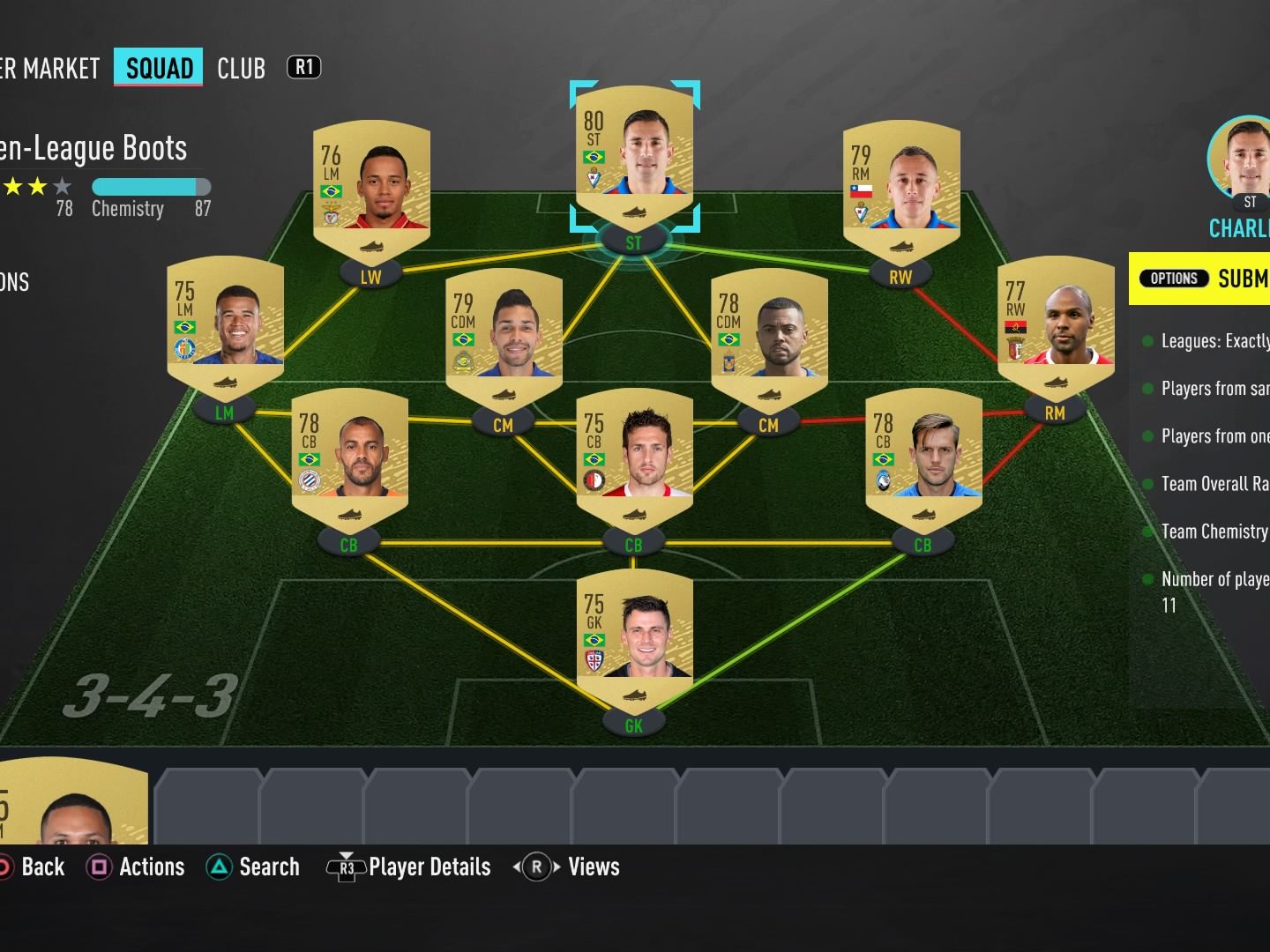This screenshot has height=952, width=1270.
Task: Select the SQUAD tab
Action: click(158, 68)
